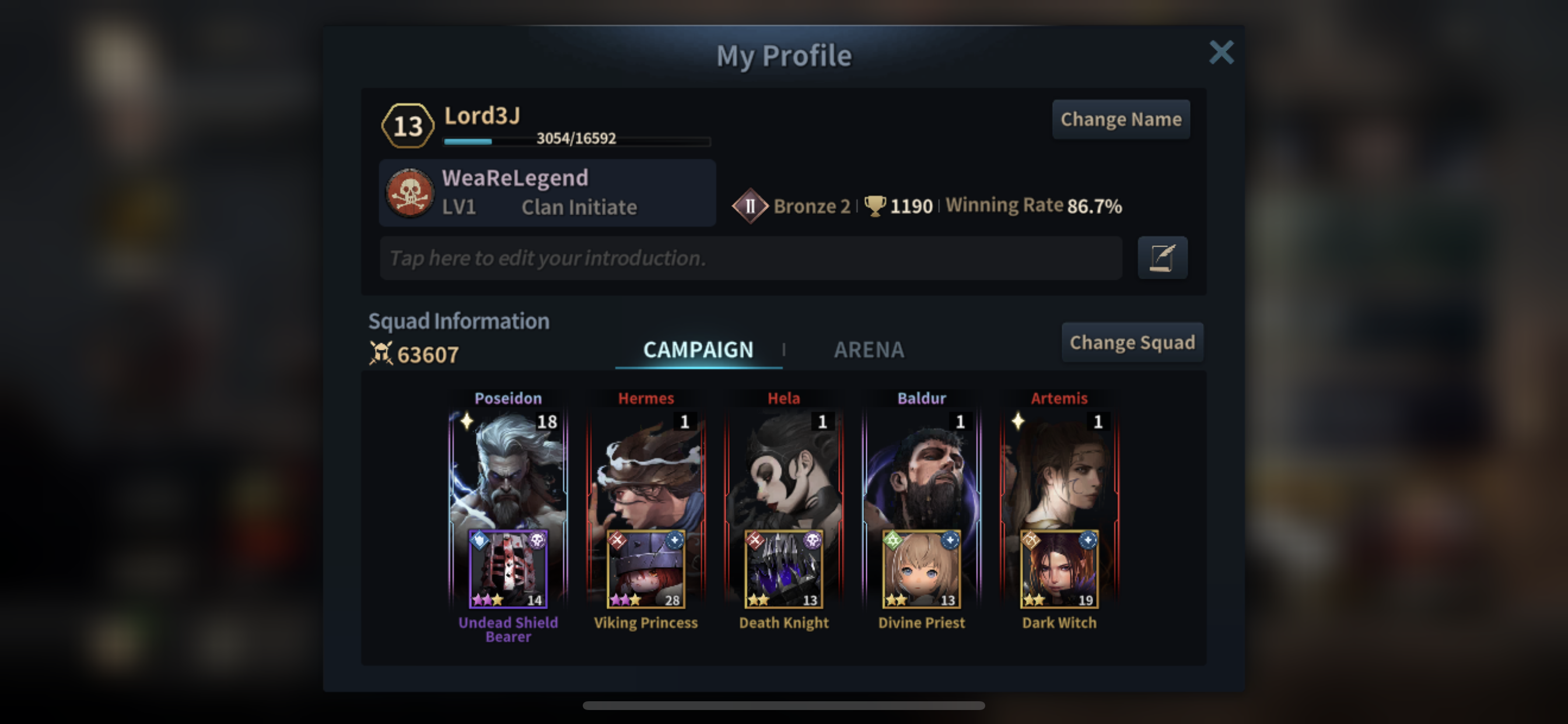Select the CAMPAIGN squad tab
Screen dimensions: 1568x724
tap(698, 350)
